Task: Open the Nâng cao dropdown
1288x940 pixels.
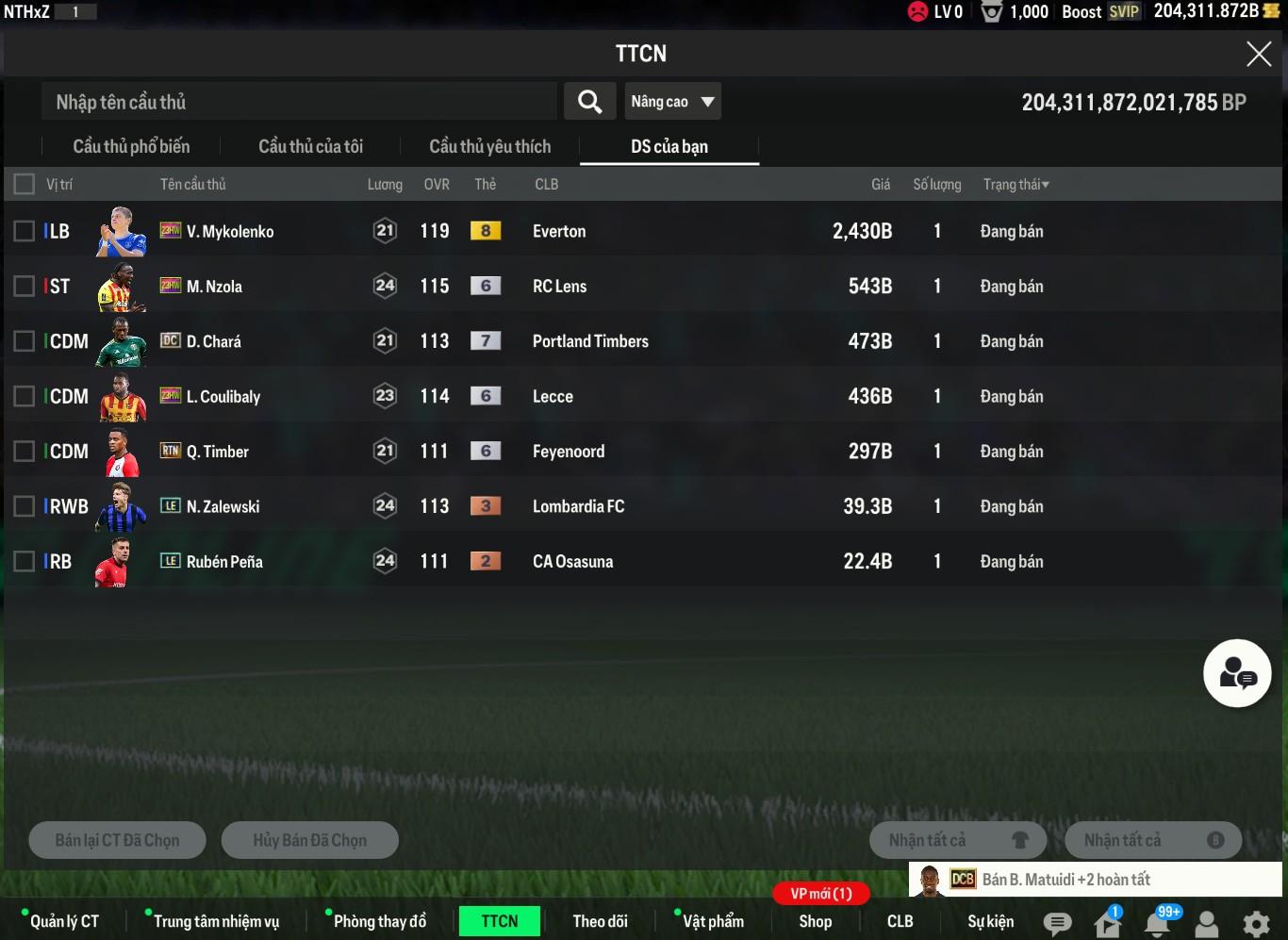Action: coord(672,102)
